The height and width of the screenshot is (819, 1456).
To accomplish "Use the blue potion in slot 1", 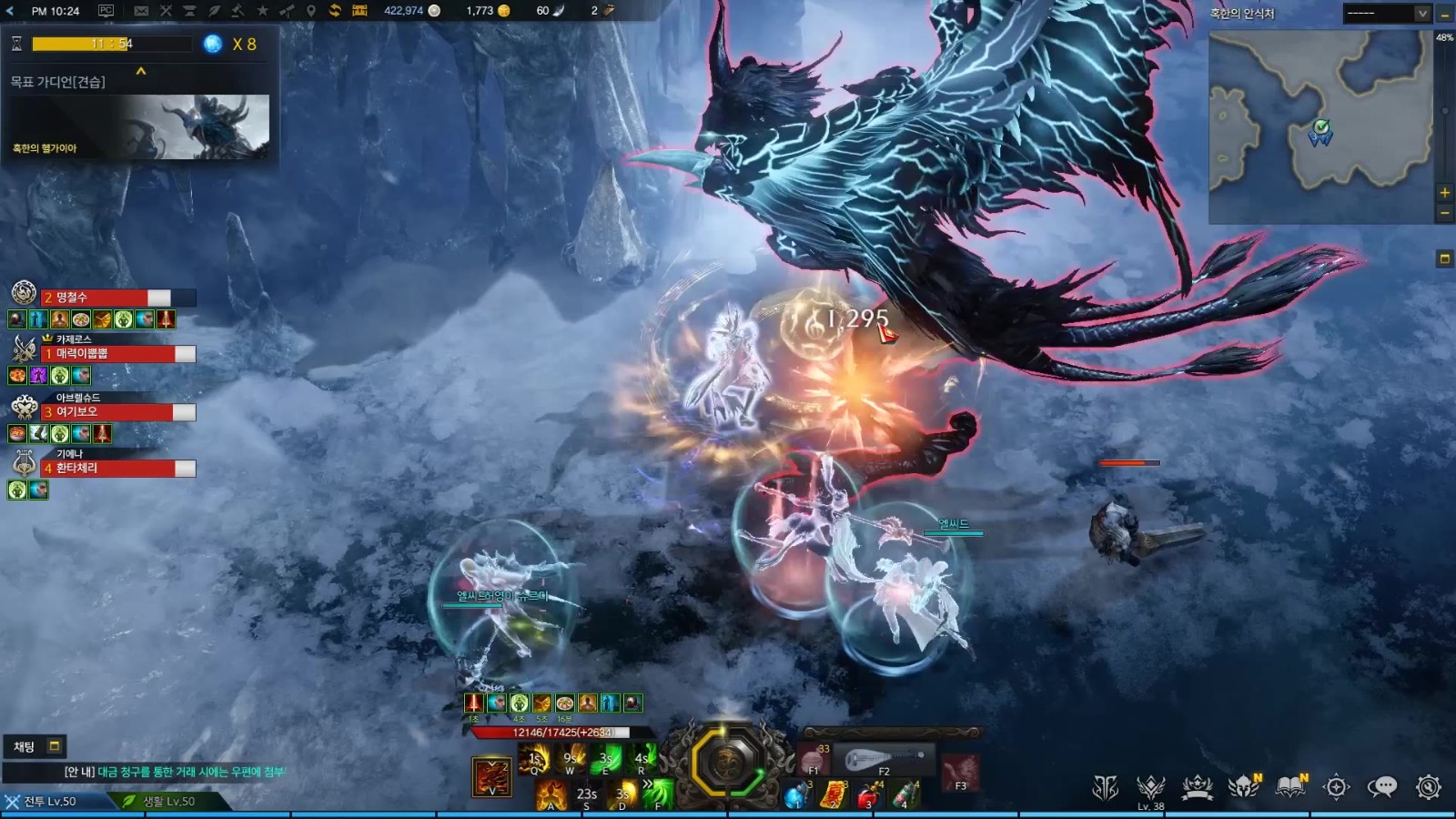I will [x=796, y=796].
